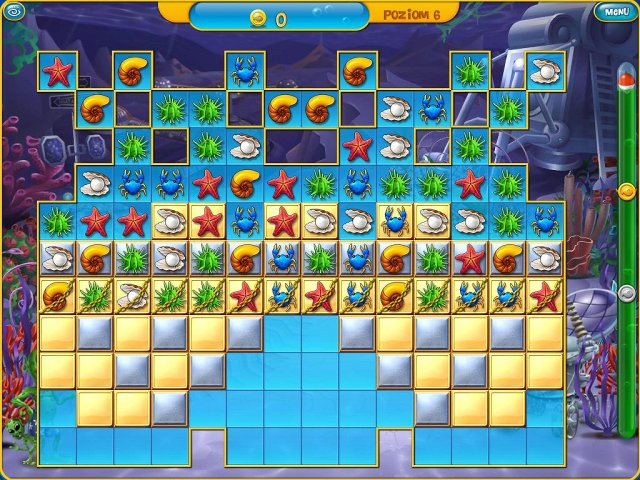
Task: Click the eye icon in the corner
Action: (12, 12)
